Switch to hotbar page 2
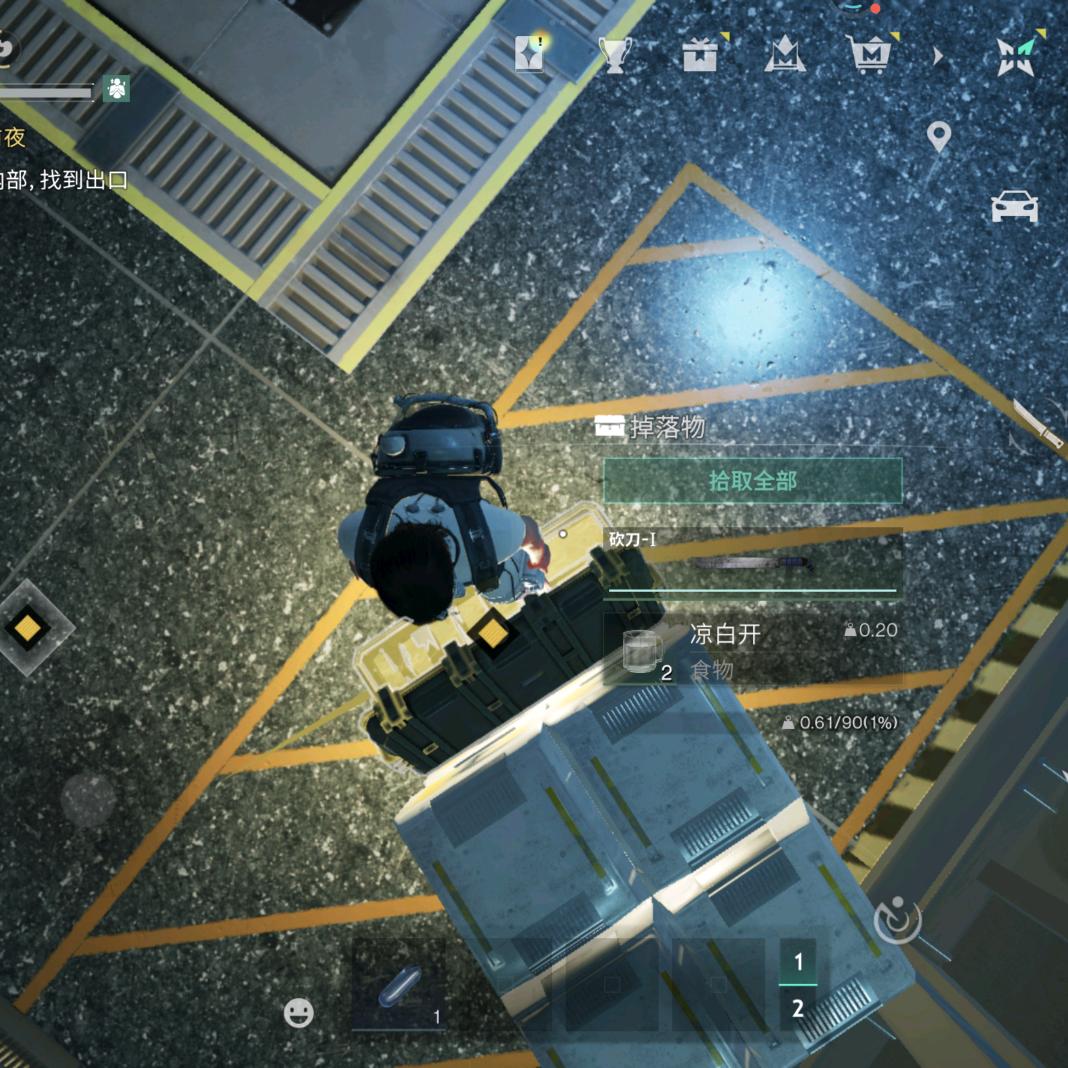The height and width of the screenshot is (1068, 1068). point(798,1008)
